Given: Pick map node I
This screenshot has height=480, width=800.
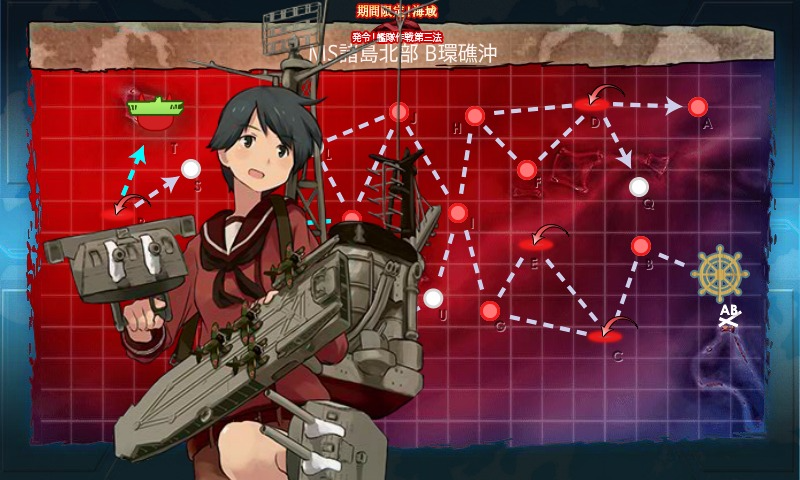Looking at the screenshot, I should pyautogui.click(x=457, y=212).
